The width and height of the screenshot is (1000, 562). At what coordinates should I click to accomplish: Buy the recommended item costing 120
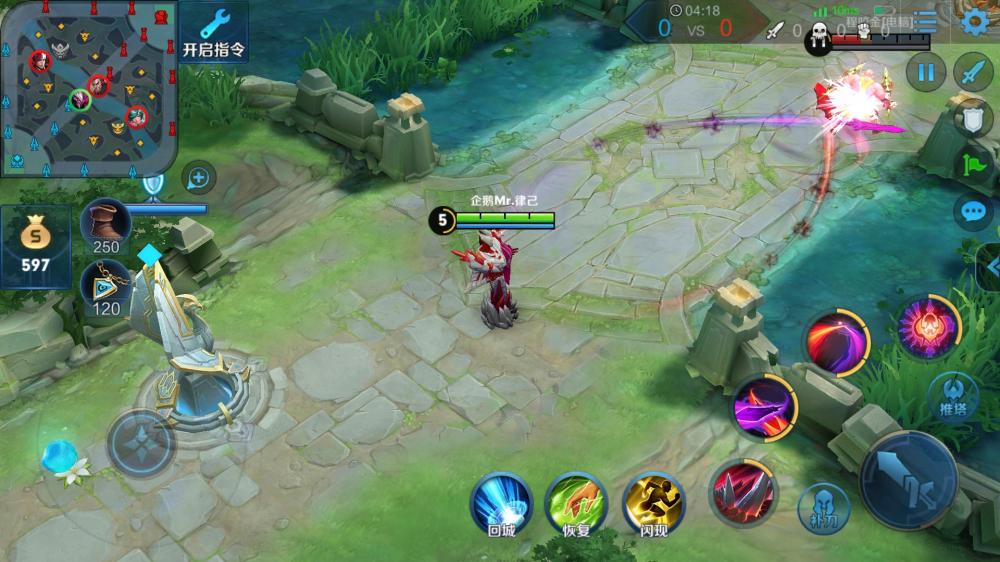point(105,286)
